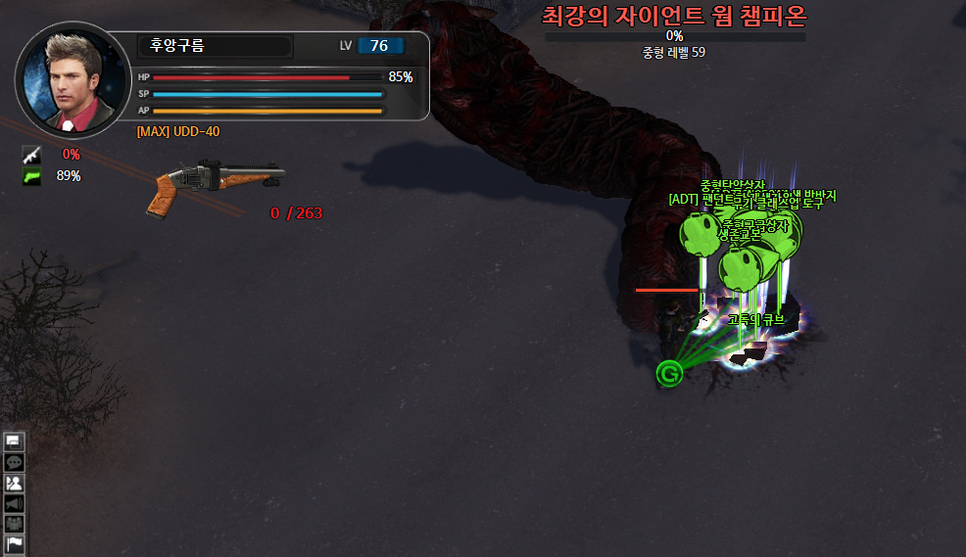
Task: Select the green pistol weapon slot icon
Action: click(31, 176)
